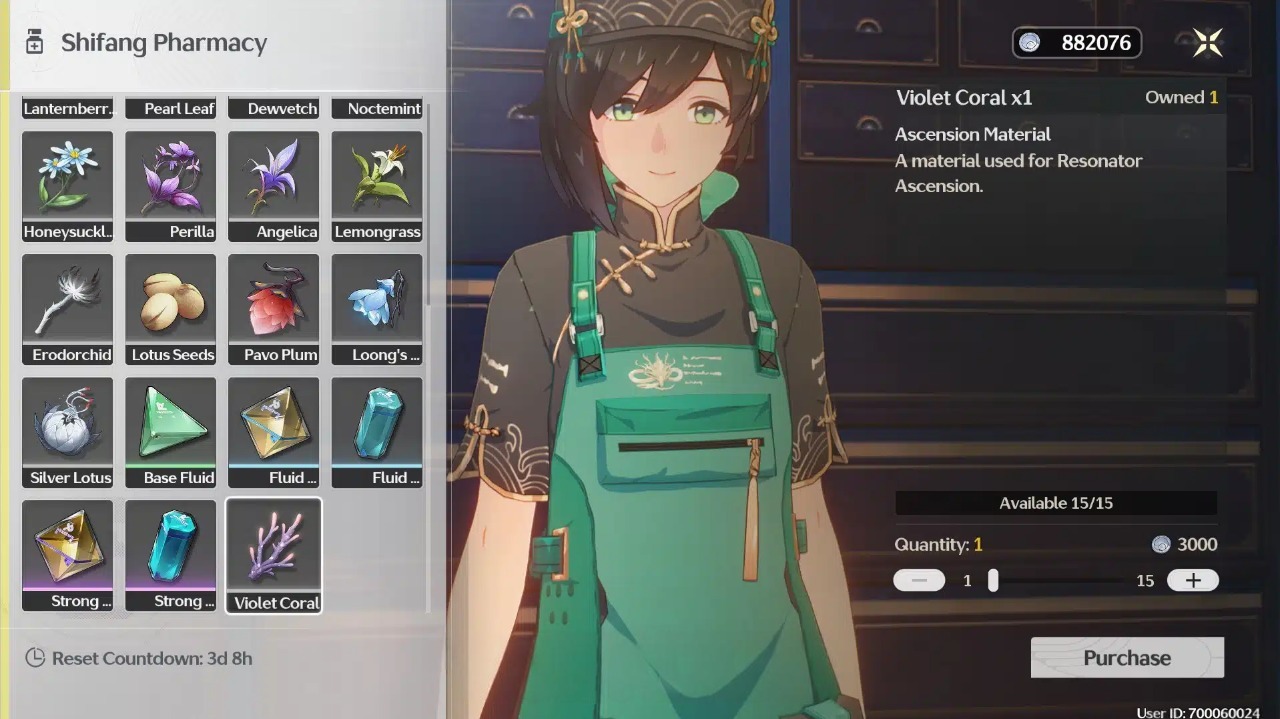Close the Shifang Pharmacy shop
1280x719 pixels.
coord(1207,42)
